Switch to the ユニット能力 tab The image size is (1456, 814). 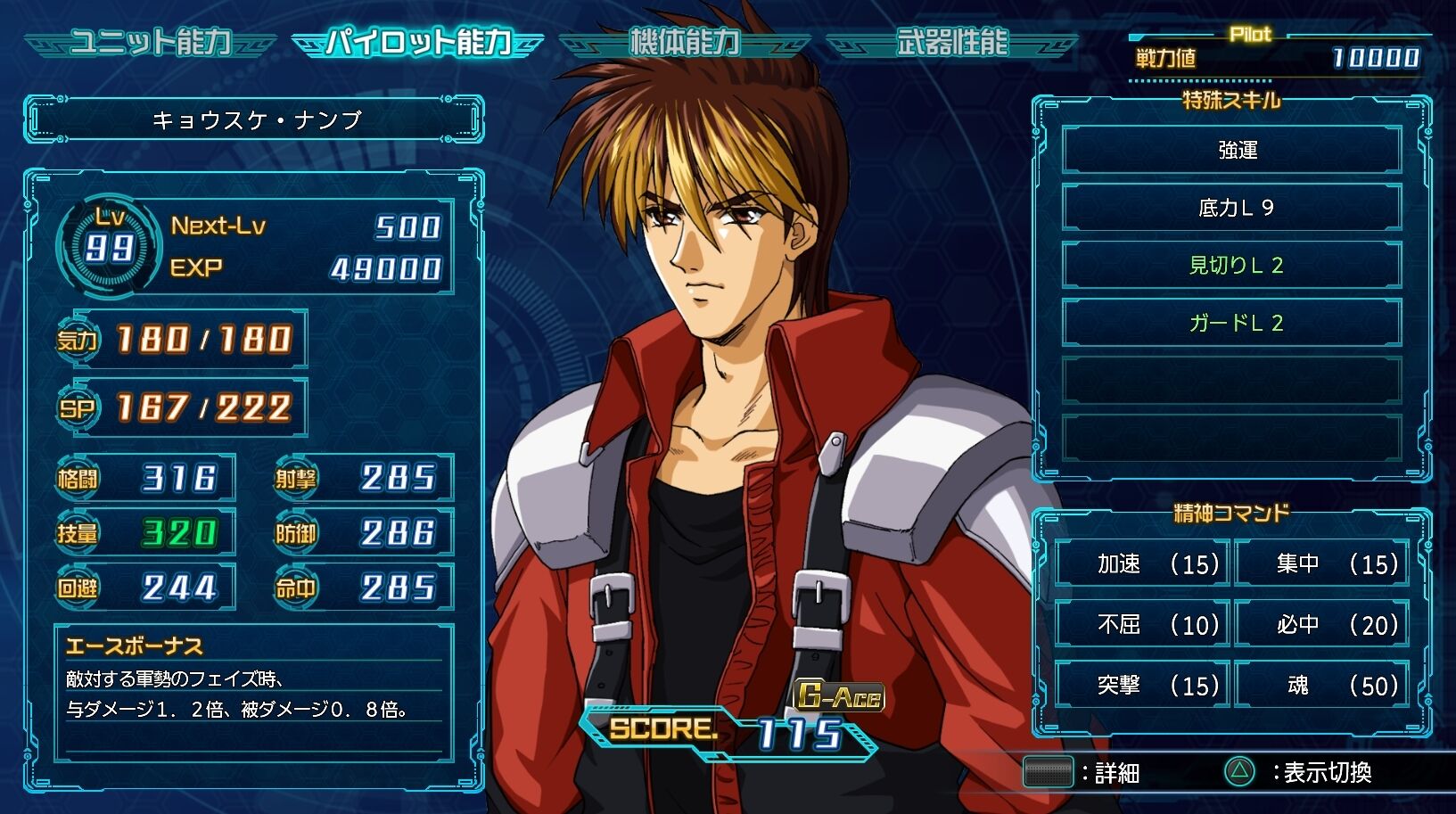pos(150,42)
